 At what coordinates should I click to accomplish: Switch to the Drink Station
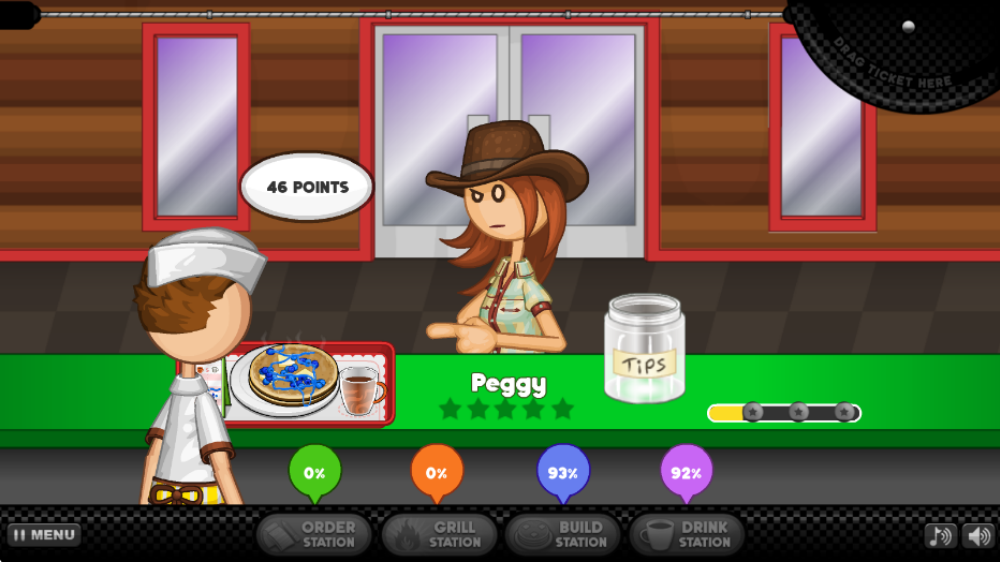click(x=687, y=535)
